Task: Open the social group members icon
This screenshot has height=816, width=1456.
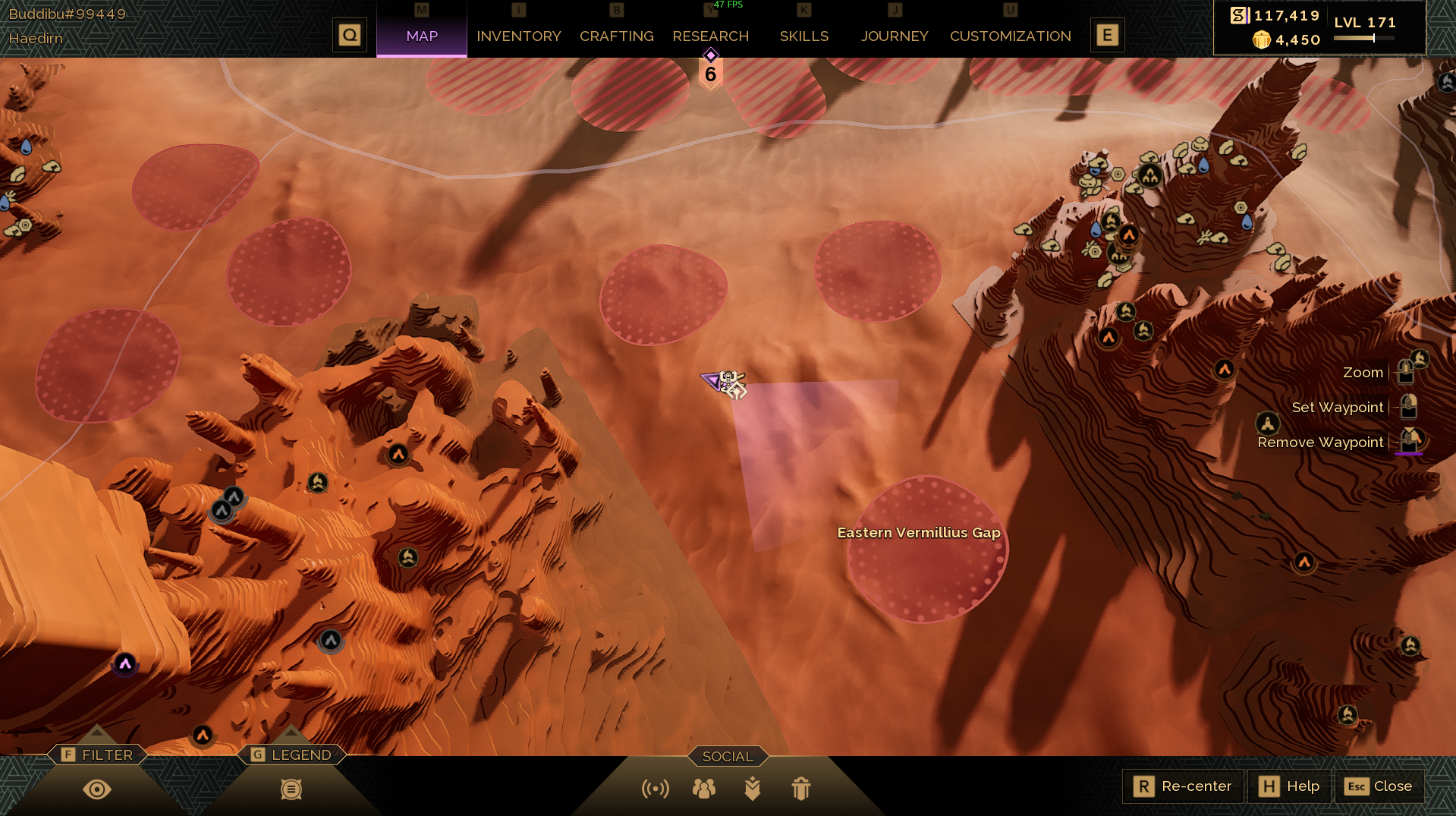Action: pos(704,789)
